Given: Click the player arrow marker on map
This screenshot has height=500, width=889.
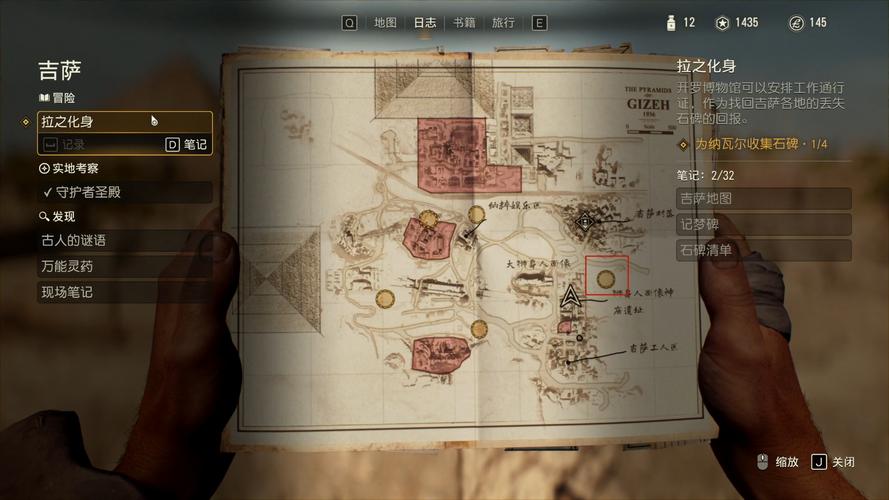Looking at the screenshot, I should pyautogui.click(x=571, y=296).
